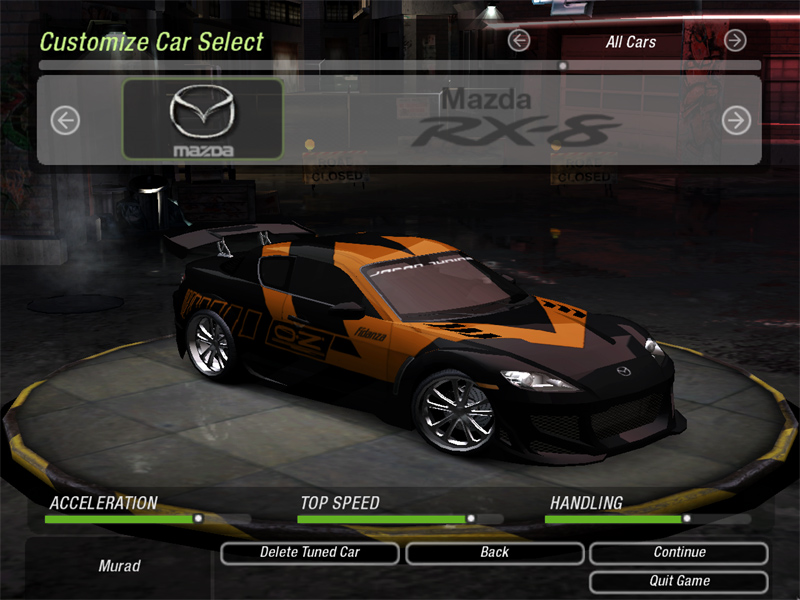This screenshot has width=800, height=600.
Task: Delete the tuned car
Action: [309, 552]
